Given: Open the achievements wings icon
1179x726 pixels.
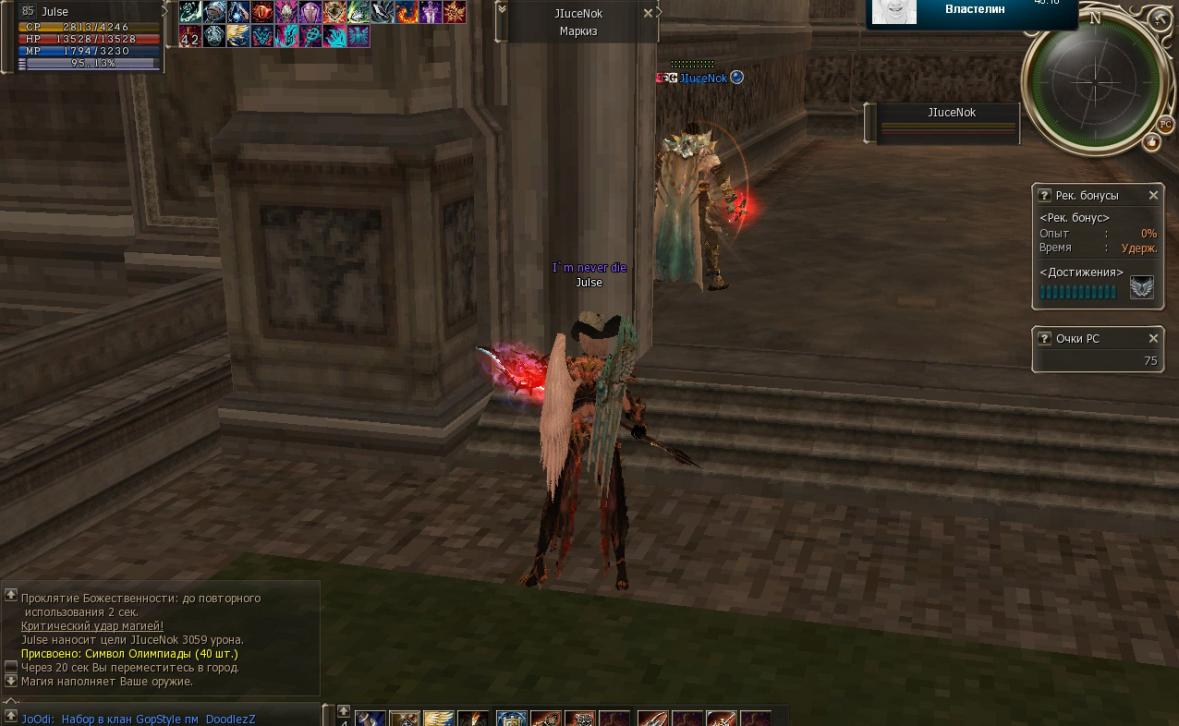Looking at the screenshot, I should coord(1141,288).
